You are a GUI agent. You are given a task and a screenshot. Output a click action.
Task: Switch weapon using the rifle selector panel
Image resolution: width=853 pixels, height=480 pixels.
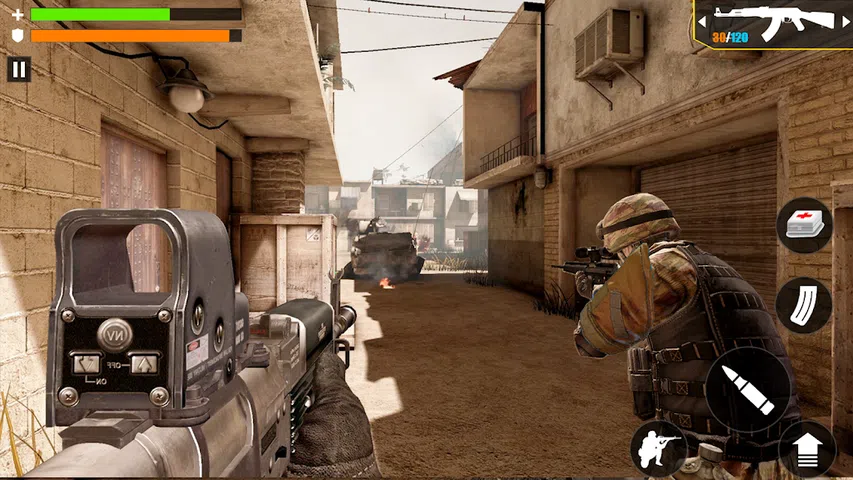(x=772, y=24)
